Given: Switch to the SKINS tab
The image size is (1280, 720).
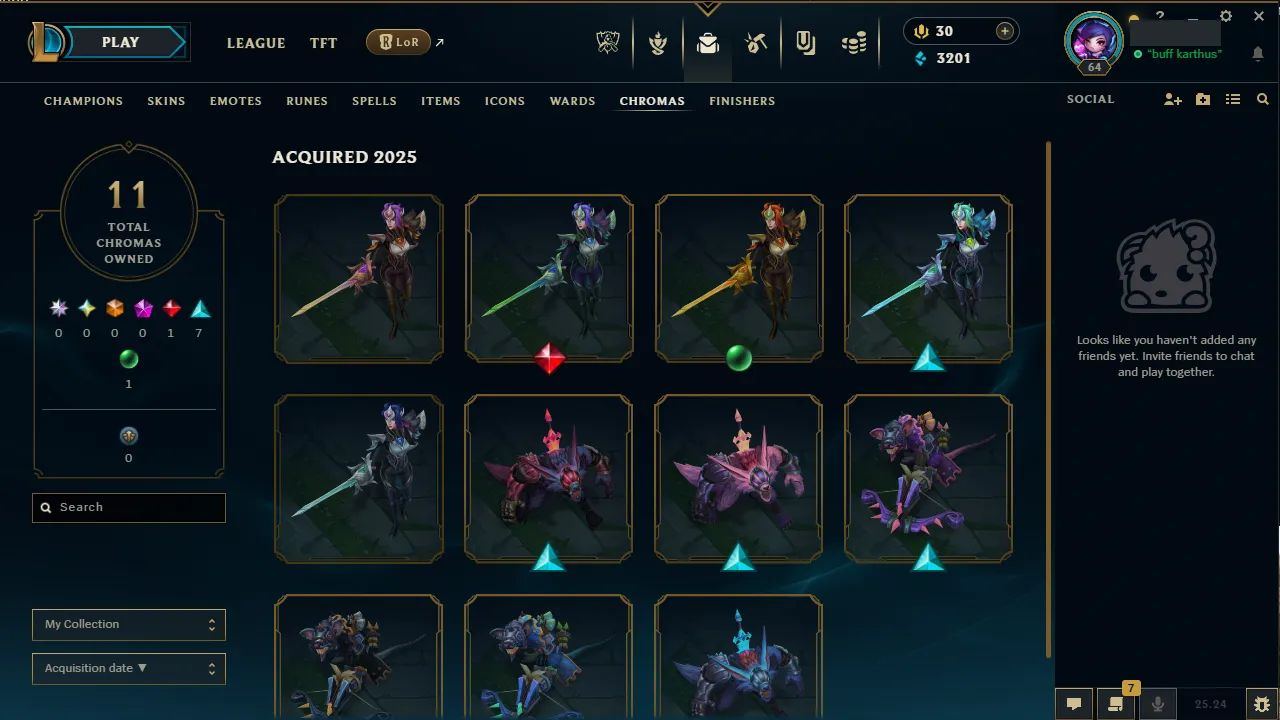Looking at the screenshot, I should [166, 101].
